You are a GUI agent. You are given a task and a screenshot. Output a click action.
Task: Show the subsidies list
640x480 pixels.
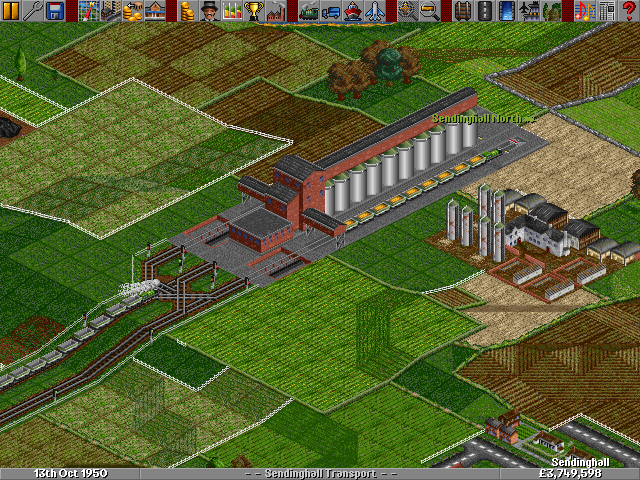(131, 11)
